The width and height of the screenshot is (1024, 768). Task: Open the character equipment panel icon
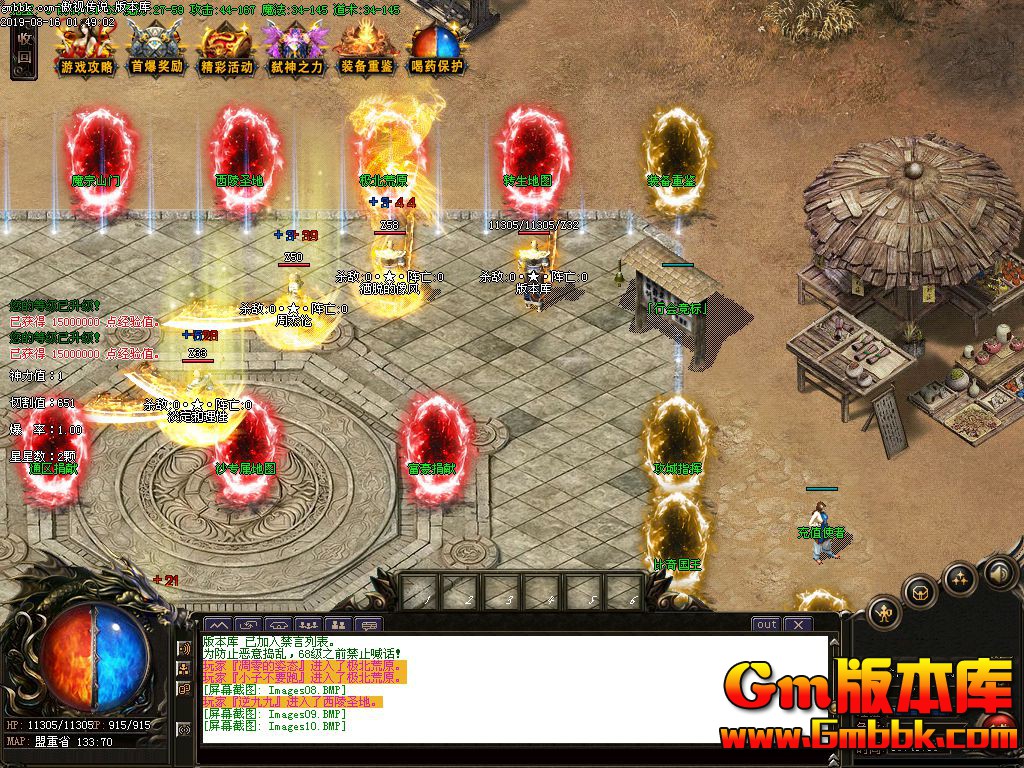884,611
